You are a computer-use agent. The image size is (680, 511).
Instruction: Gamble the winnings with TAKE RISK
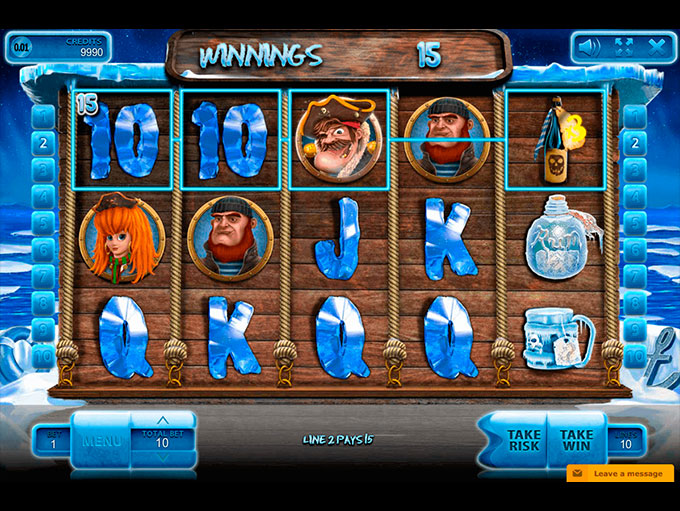[x=524, y=441]
